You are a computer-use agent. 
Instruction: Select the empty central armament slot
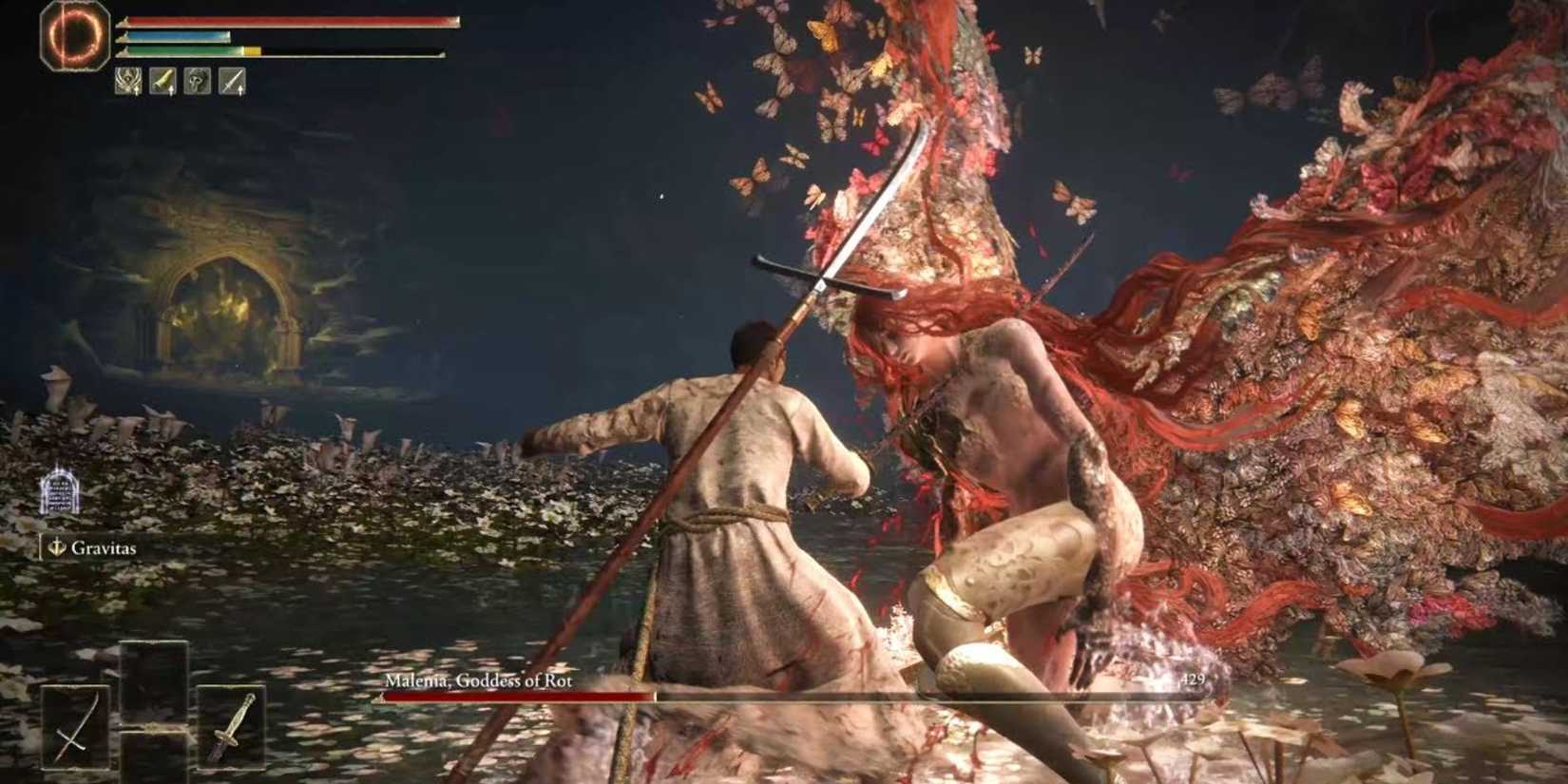(152, 708)
